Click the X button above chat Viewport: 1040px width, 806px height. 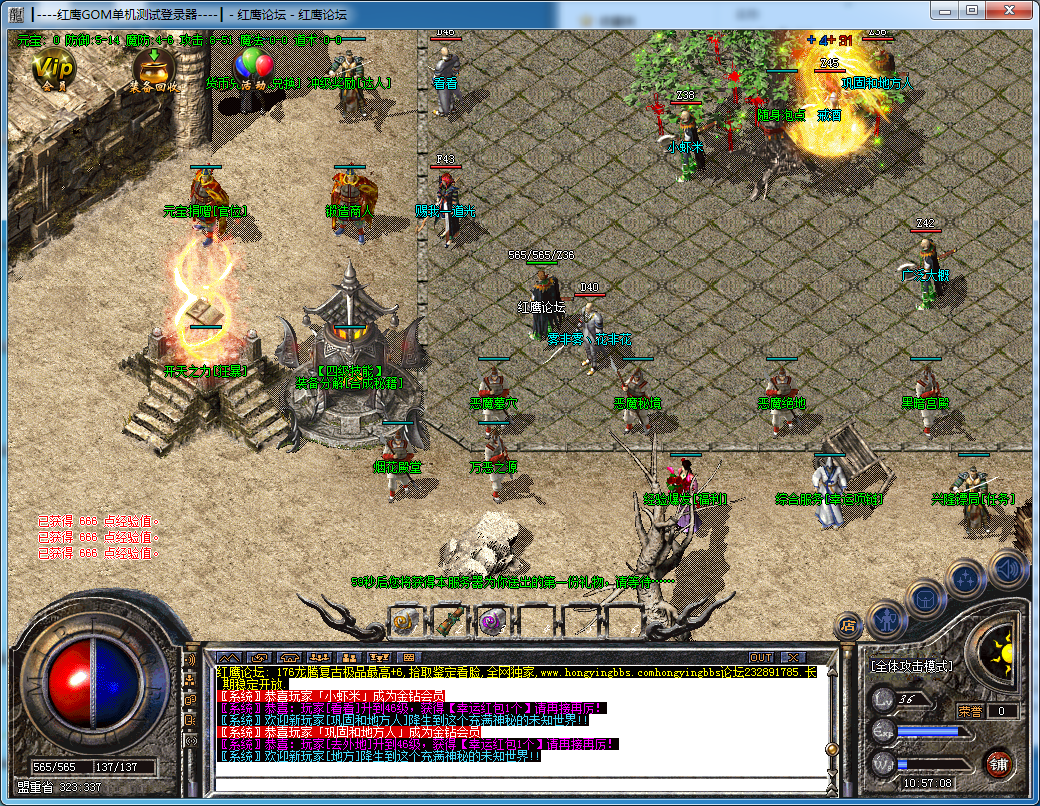coord(793,657)
